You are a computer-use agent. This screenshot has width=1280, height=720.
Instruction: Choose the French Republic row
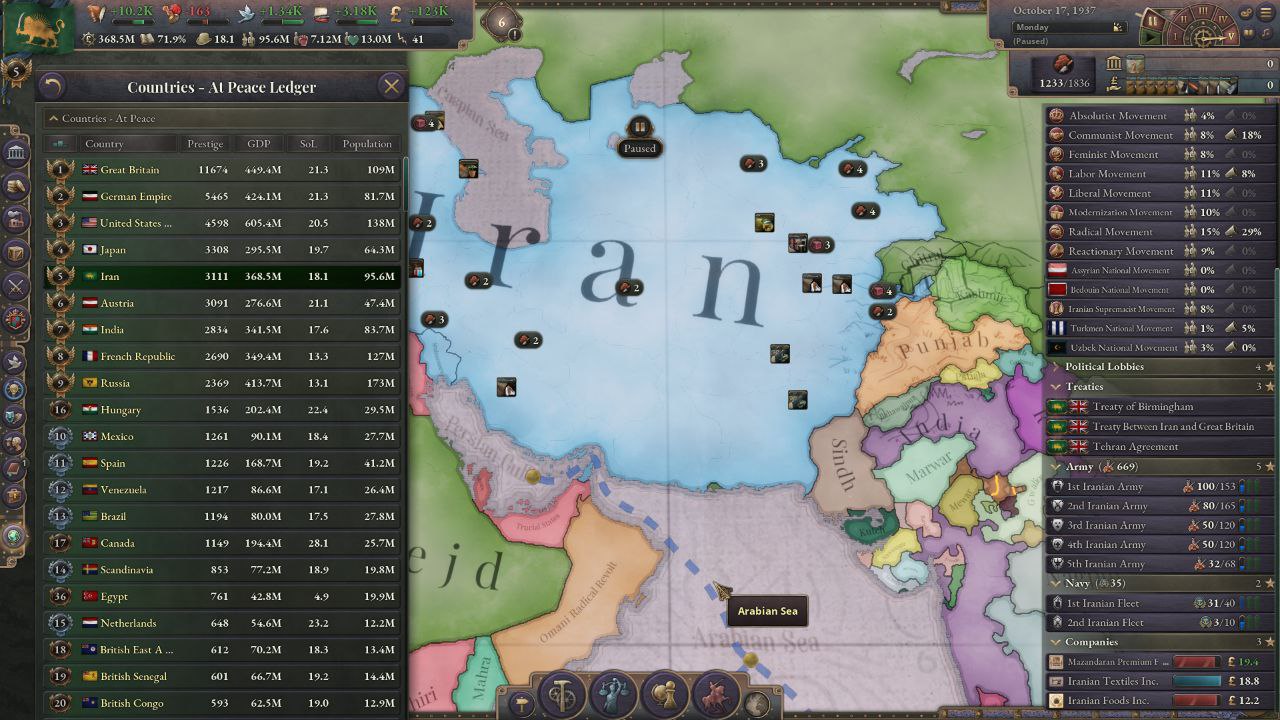point(222,357)
